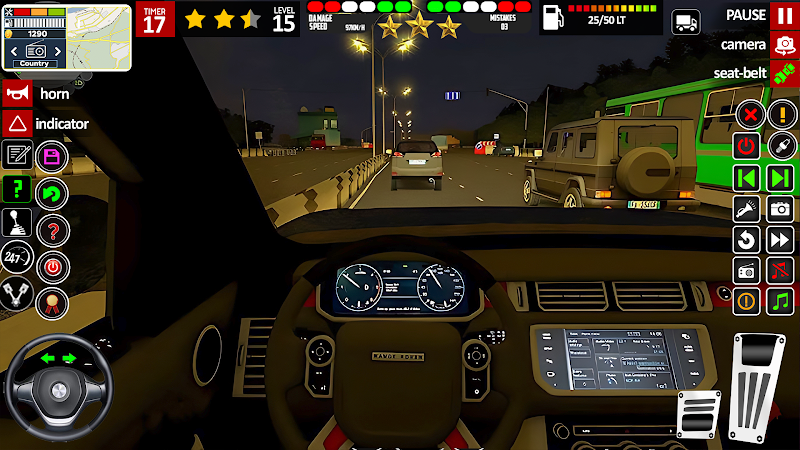Tap the brake pedal
Image resolution: width=800 pixels, height=450 pixels.
coord(699,413)
